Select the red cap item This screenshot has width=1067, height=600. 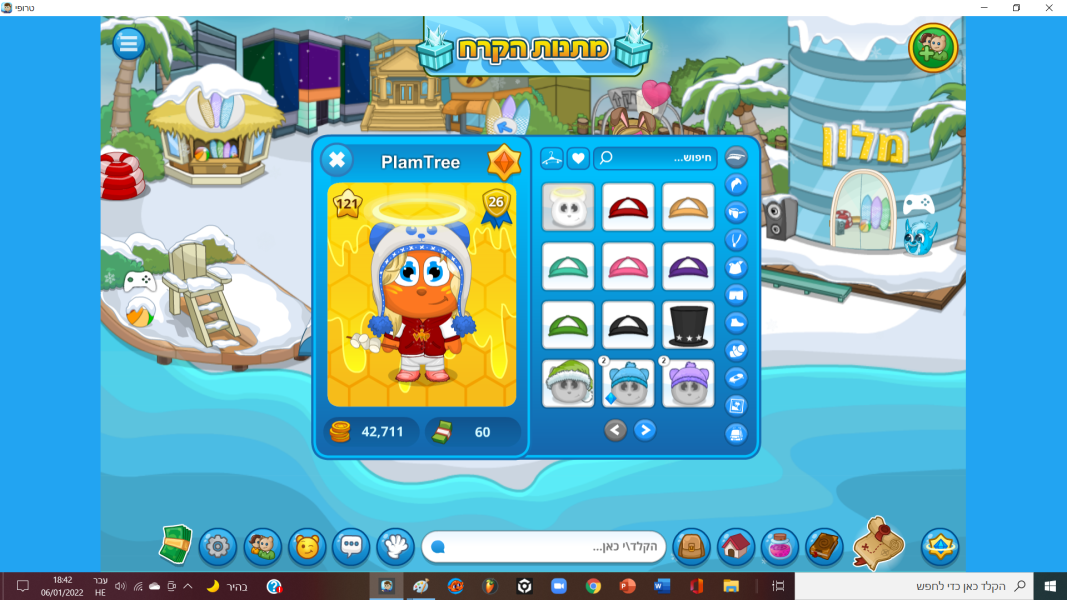tap(628, 207)
